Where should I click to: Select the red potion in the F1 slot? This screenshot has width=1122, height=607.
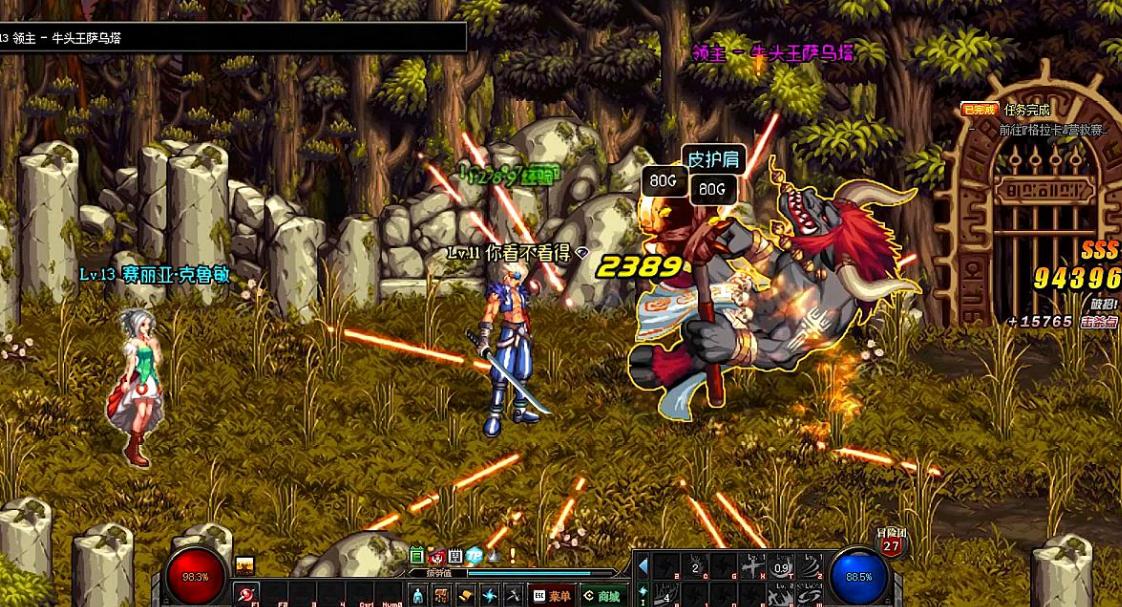coord(246,595)
